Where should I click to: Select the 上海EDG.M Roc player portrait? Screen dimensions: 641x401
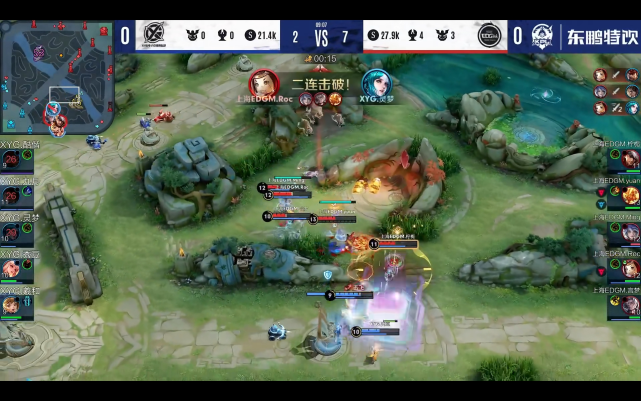[630, 268]
